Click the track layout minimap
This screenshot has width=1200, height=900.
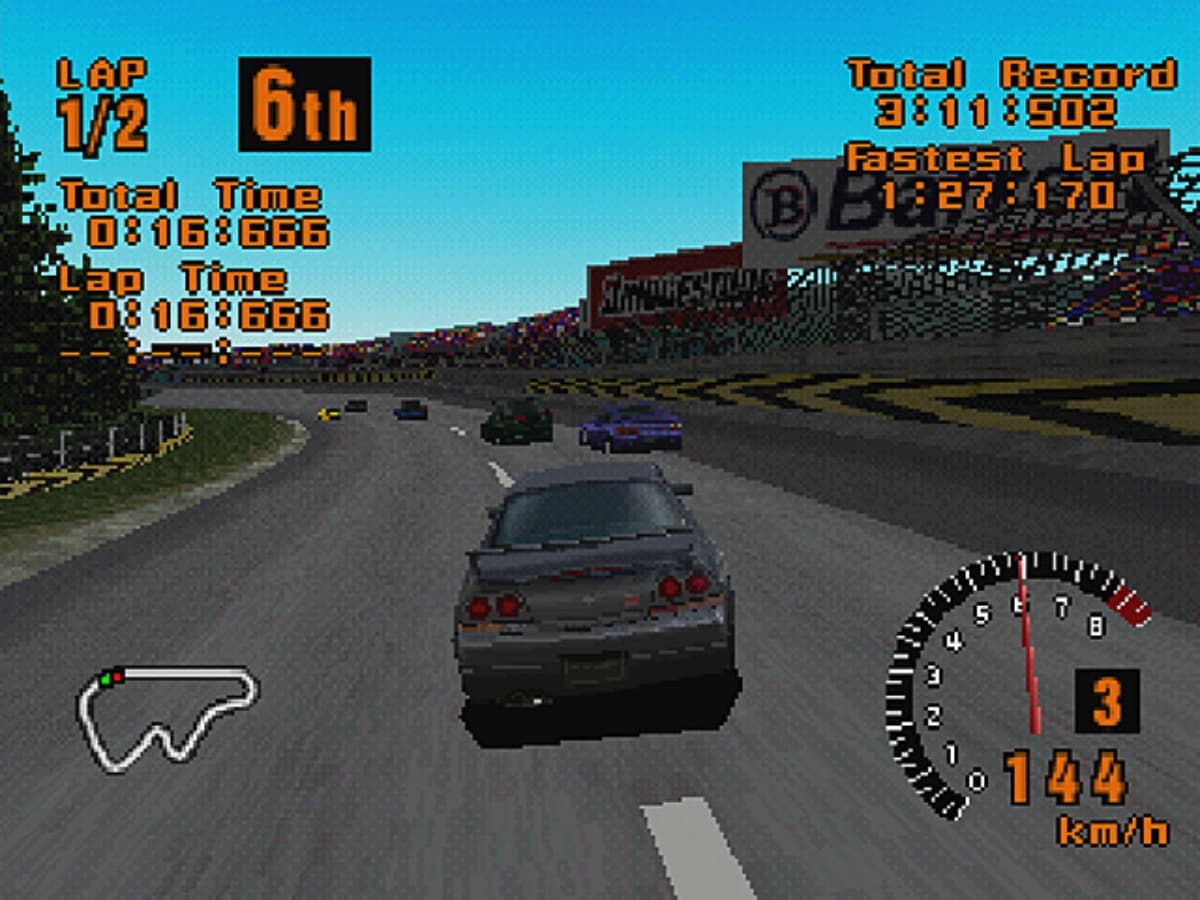point(167,717)
